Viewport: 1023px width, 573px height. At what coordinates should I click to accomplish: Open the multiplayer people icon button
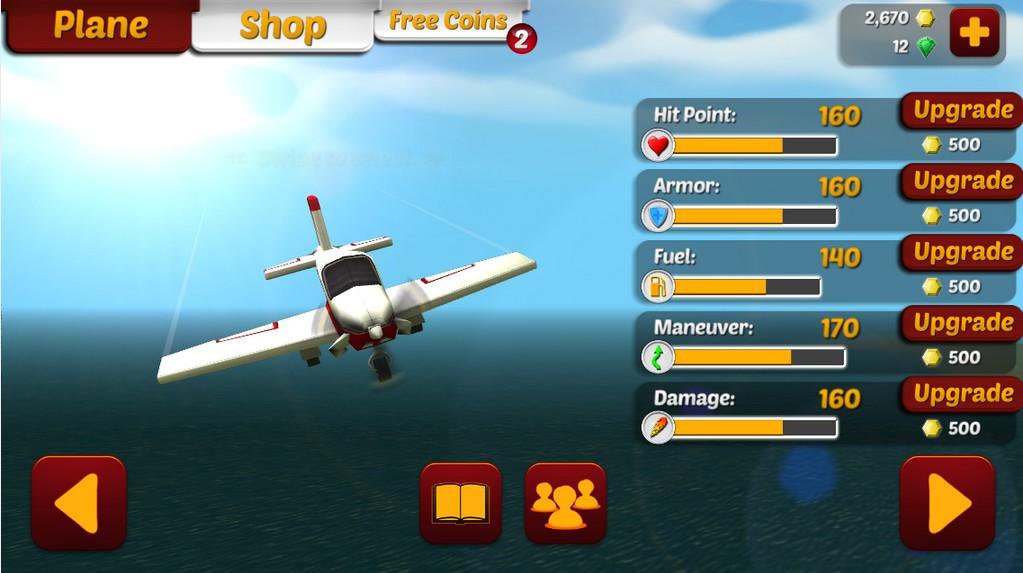565,503
